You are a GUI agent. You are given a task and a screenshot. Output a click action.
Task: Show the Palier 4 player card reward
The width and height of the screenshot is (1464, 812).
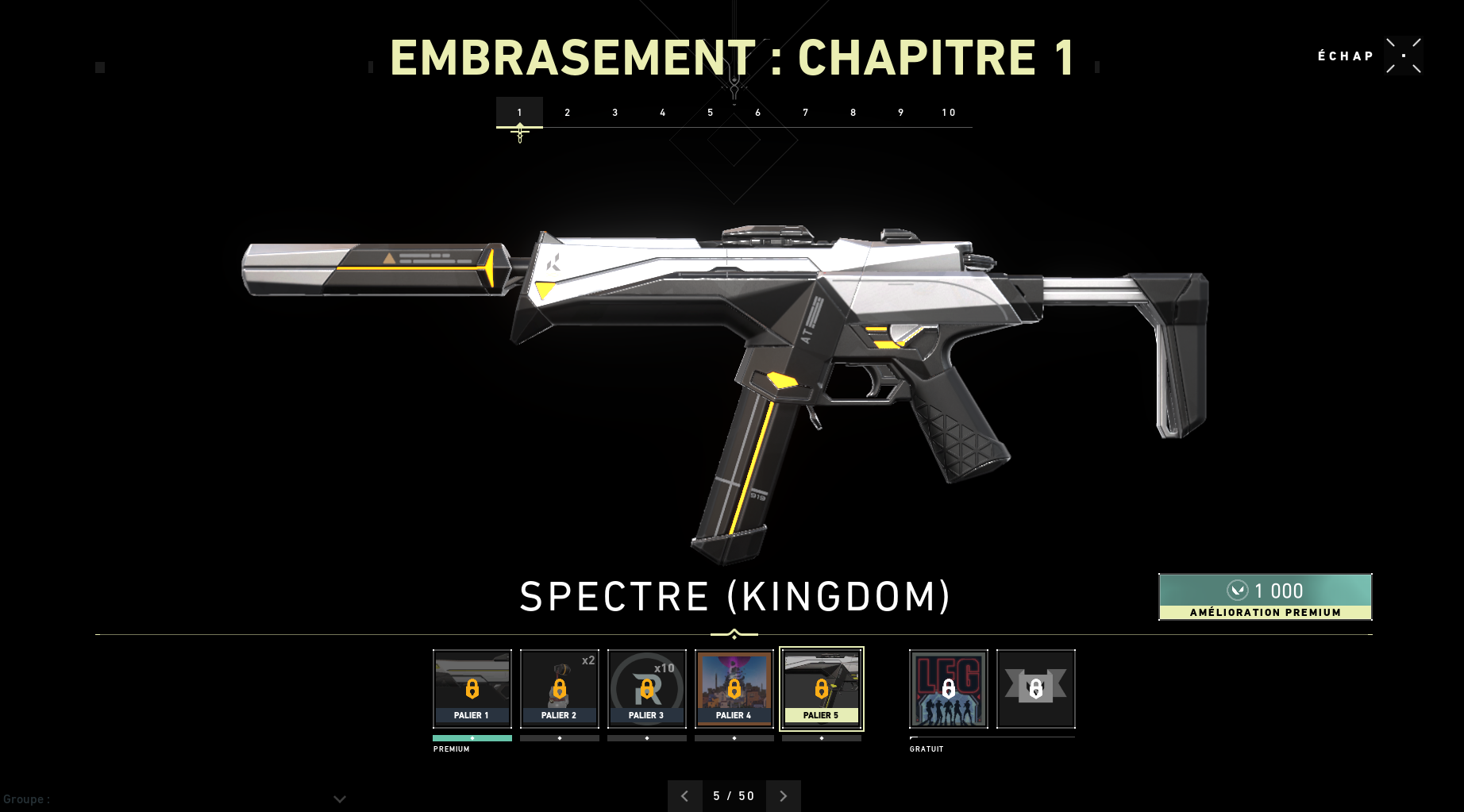point(734,688)
